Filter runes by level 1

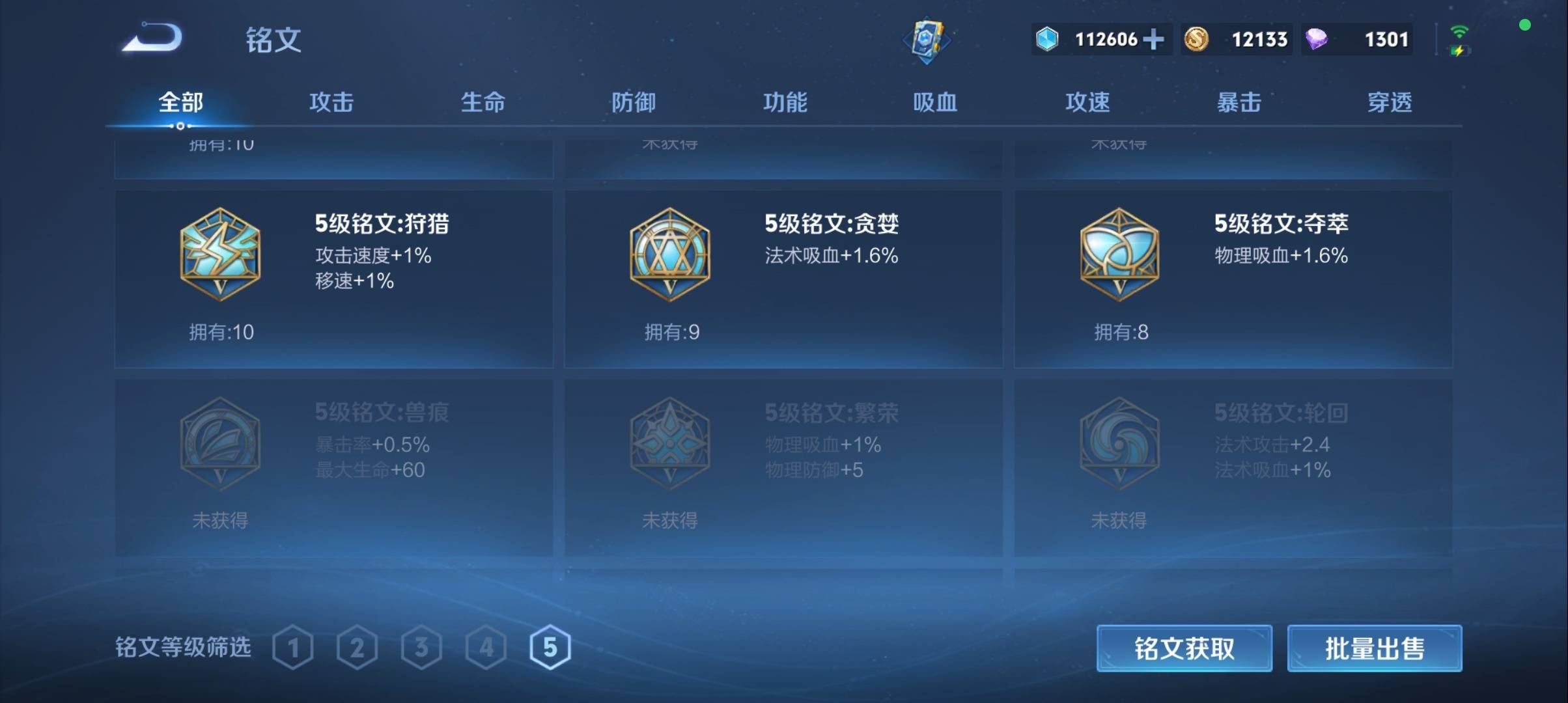293,648
